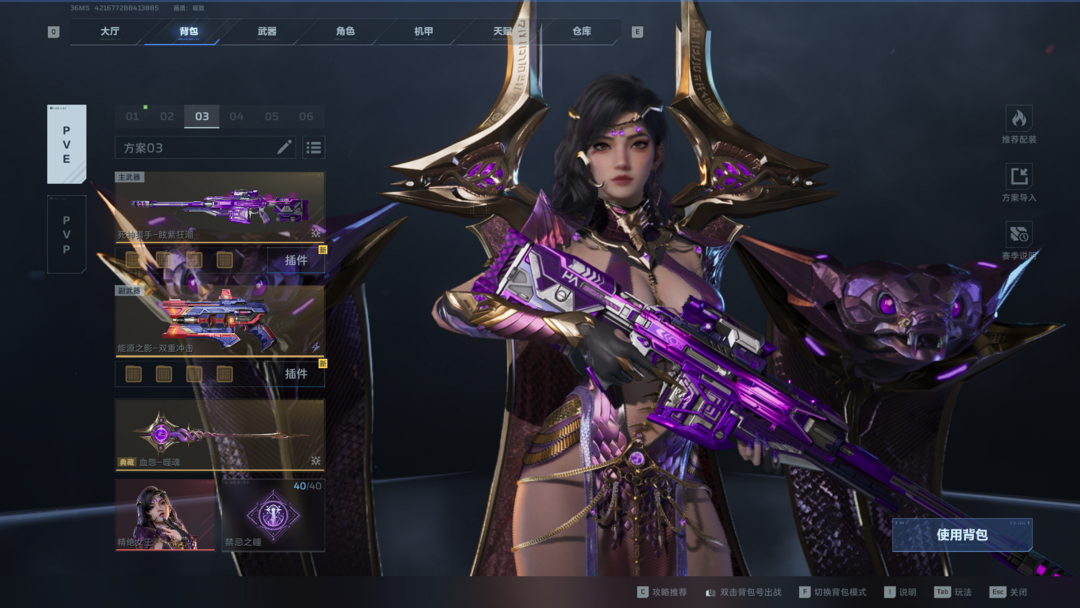Switch to the 仓库 warehouse tab
Screen dimensions: 1080x608
[x=582, y=32]
